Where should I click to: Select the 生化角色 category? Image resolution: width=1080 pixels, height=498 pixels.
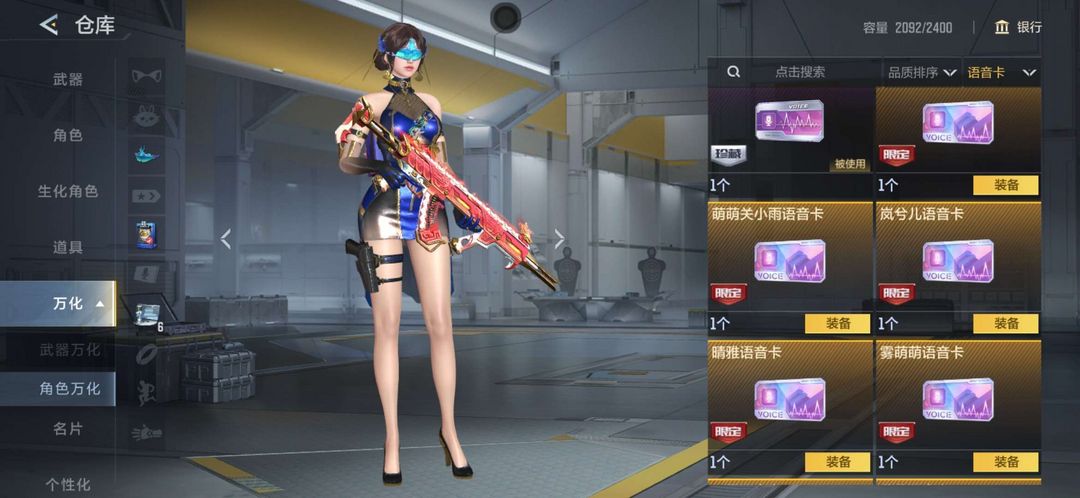click(68, 191)
